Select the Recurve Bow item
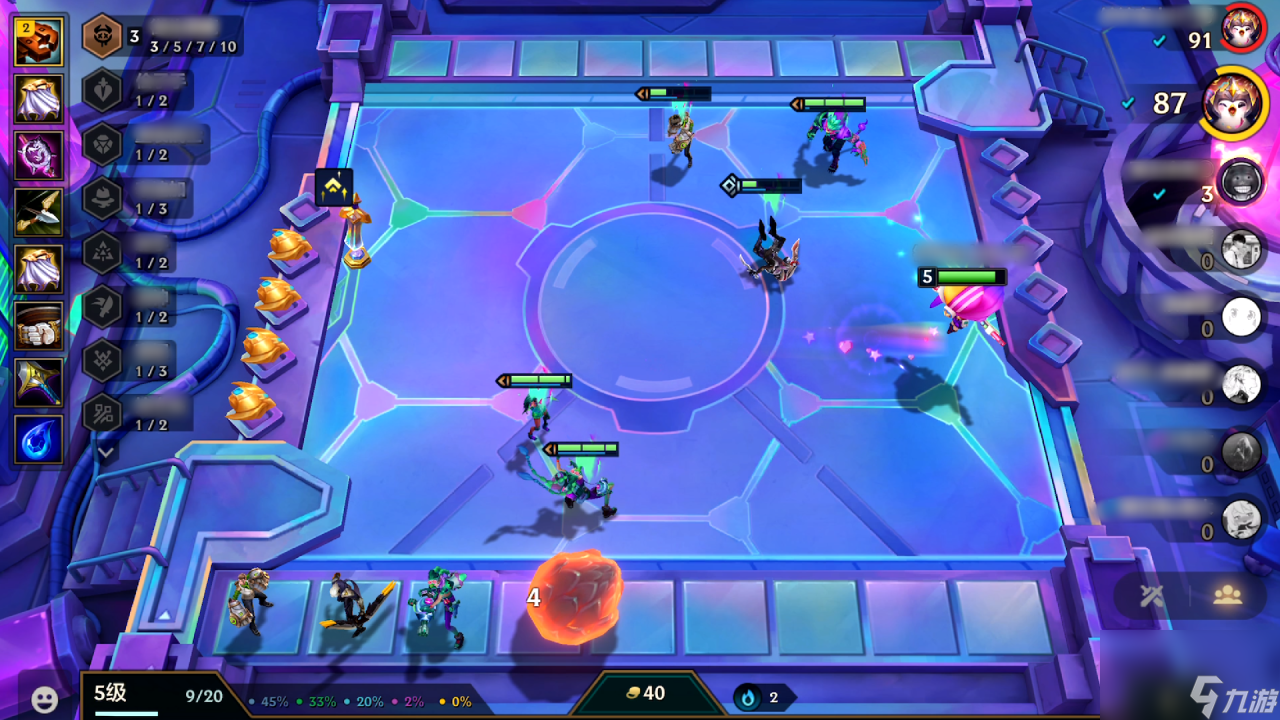1280x720 pixels. point(39,211)
